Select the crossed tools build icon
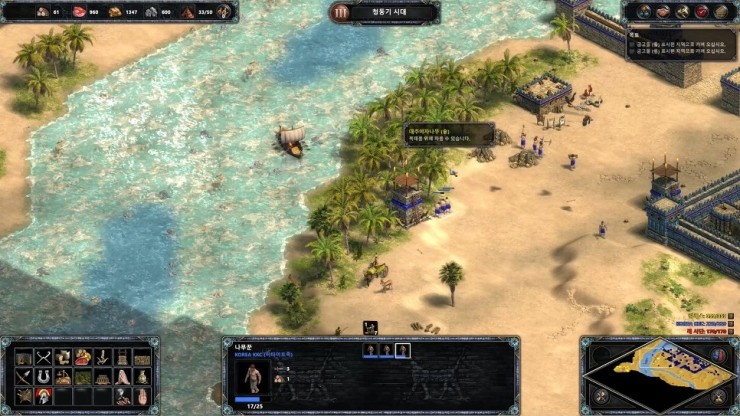This screenshot has width=740, height=416. (x=44, y=358)
